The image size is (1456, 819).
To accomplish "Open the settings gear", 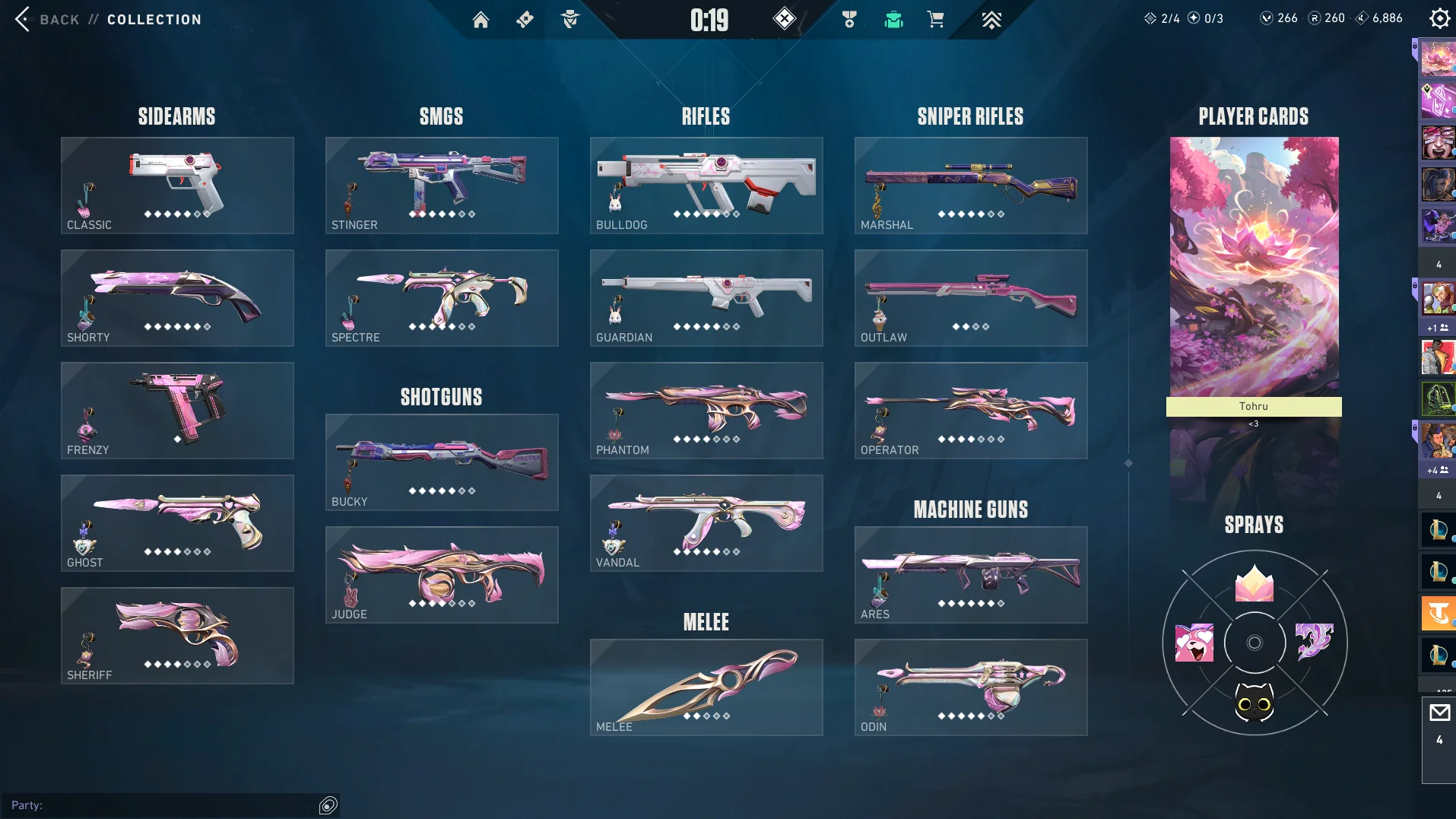I will (1439, 18).
